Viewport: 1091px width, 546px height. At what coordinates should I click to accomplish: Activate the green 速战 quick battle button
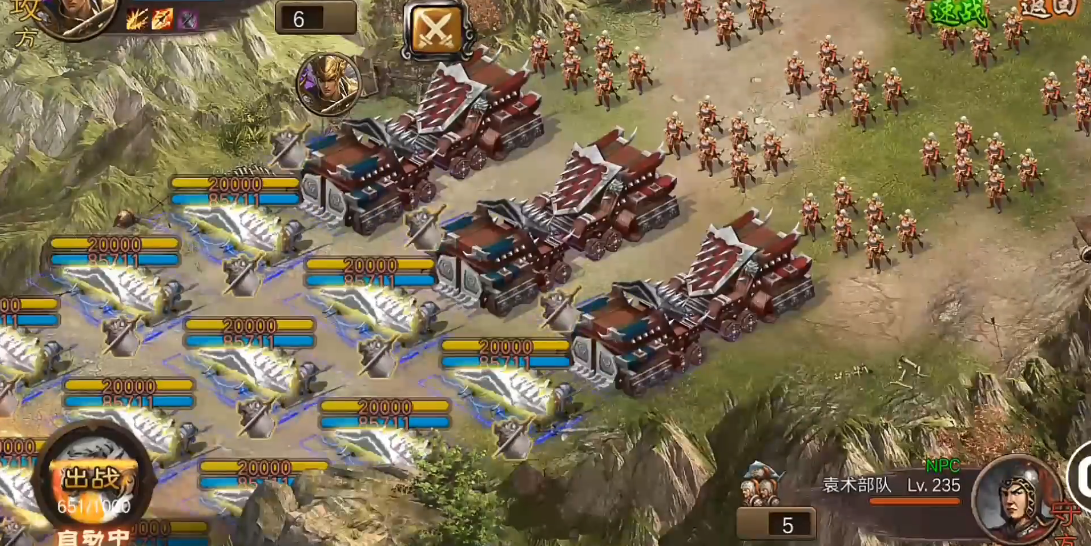(x=958, y=13)
